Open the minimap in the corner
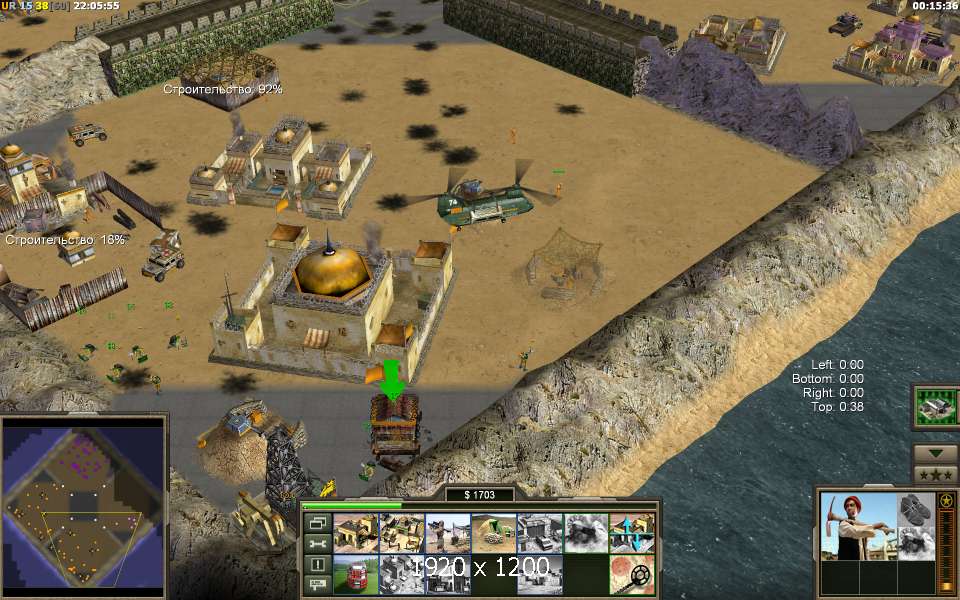960x600 pixels. [x=84, y=505]
